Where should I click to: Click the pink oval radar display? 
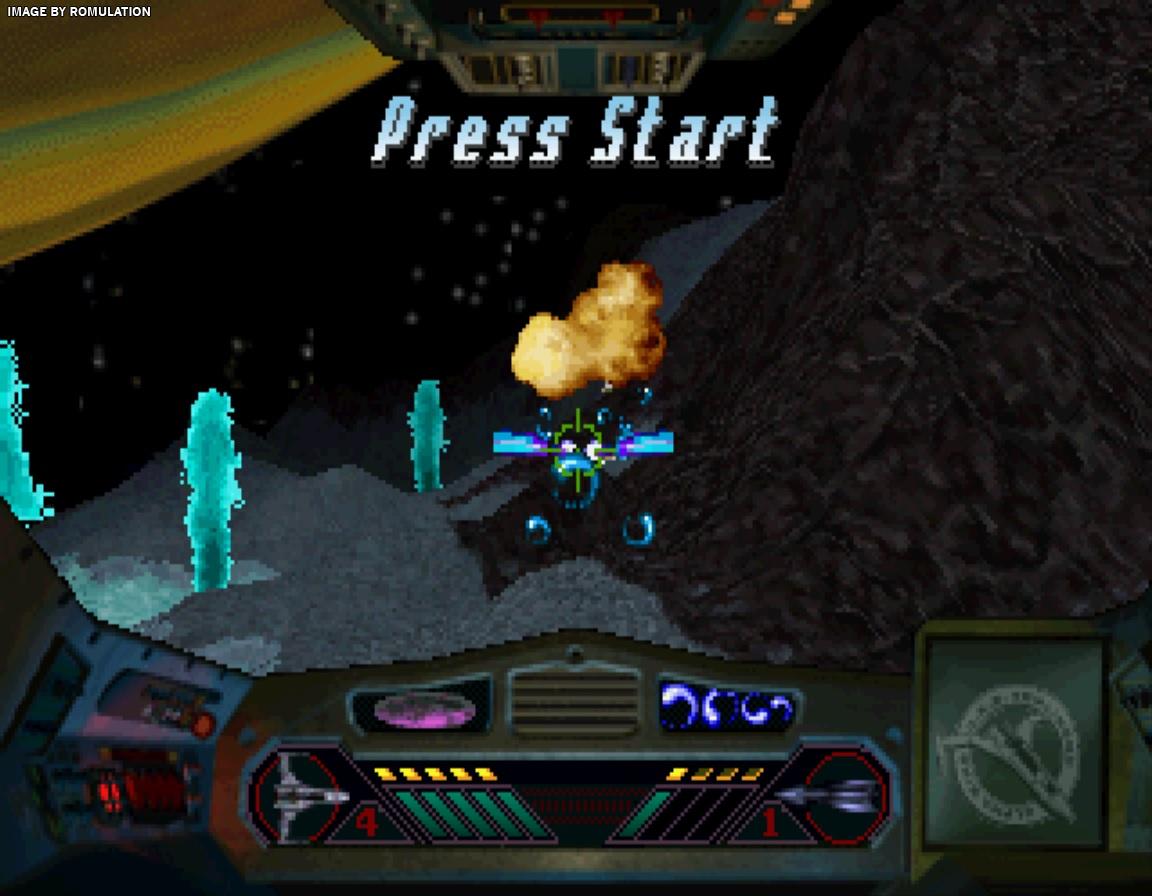tap(424, 709)
